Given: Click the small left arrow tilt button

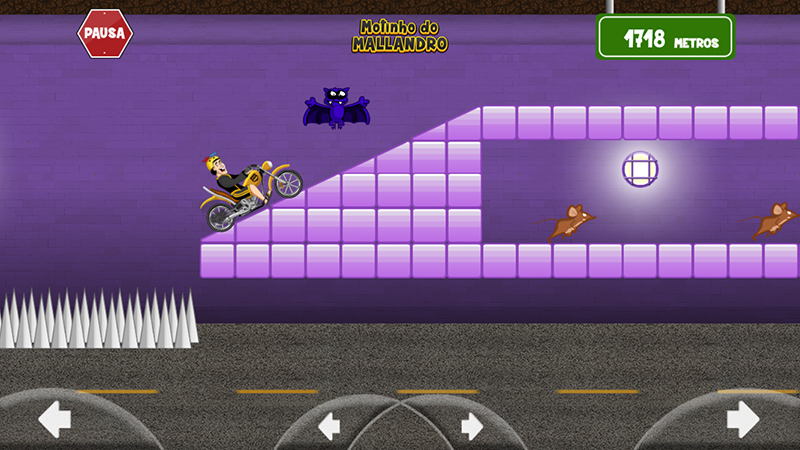Looking at the screenshot, I should 329,426.
